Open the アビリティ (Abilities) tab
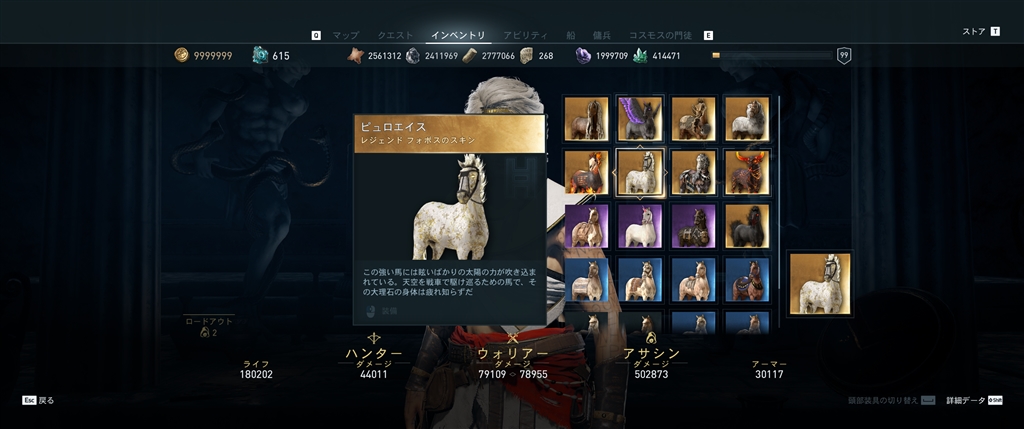Screen dimensions: 1024x429 click(524, 35)
